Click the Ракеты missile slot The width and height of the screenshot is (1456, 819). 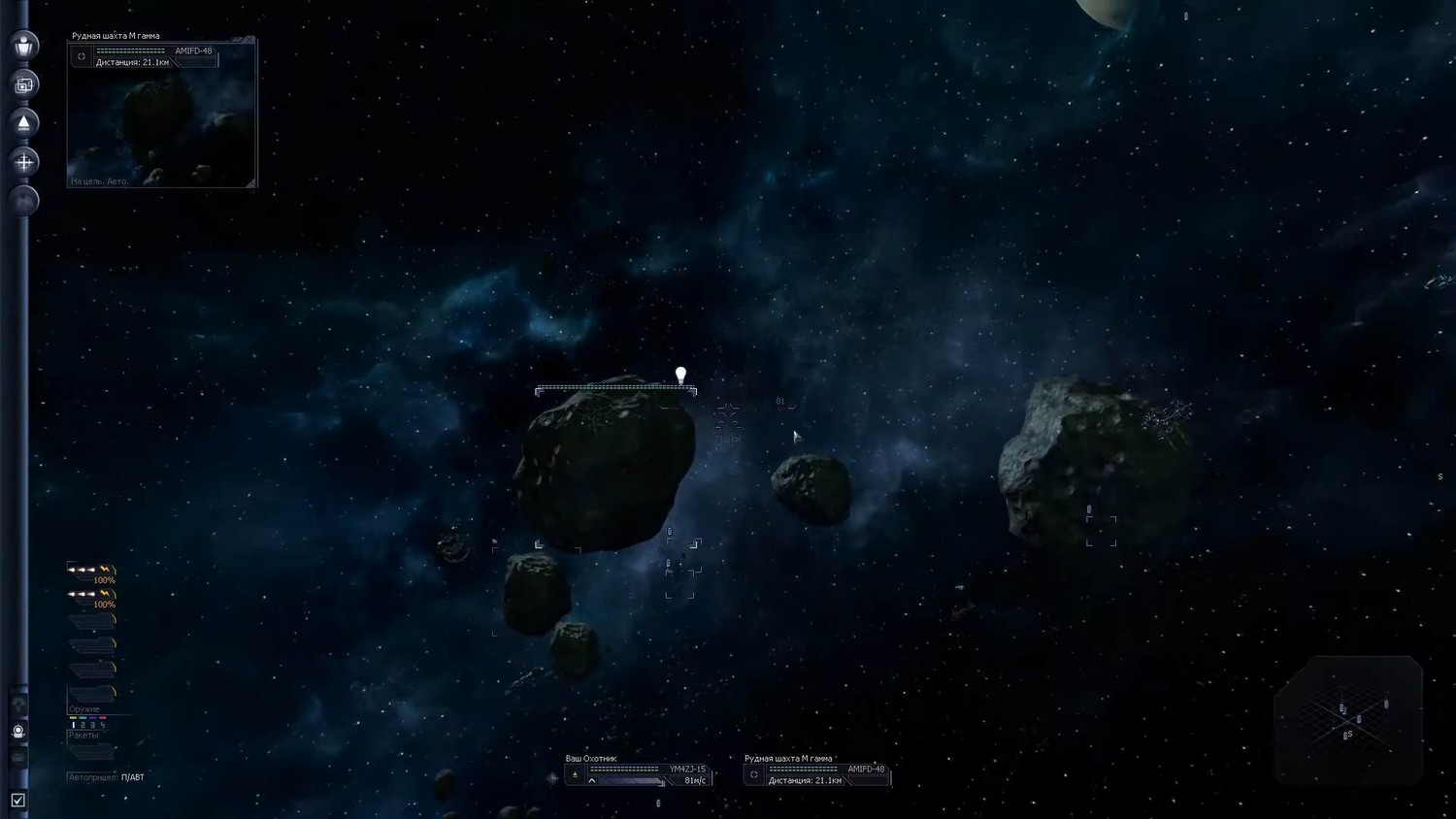(91, 750)
